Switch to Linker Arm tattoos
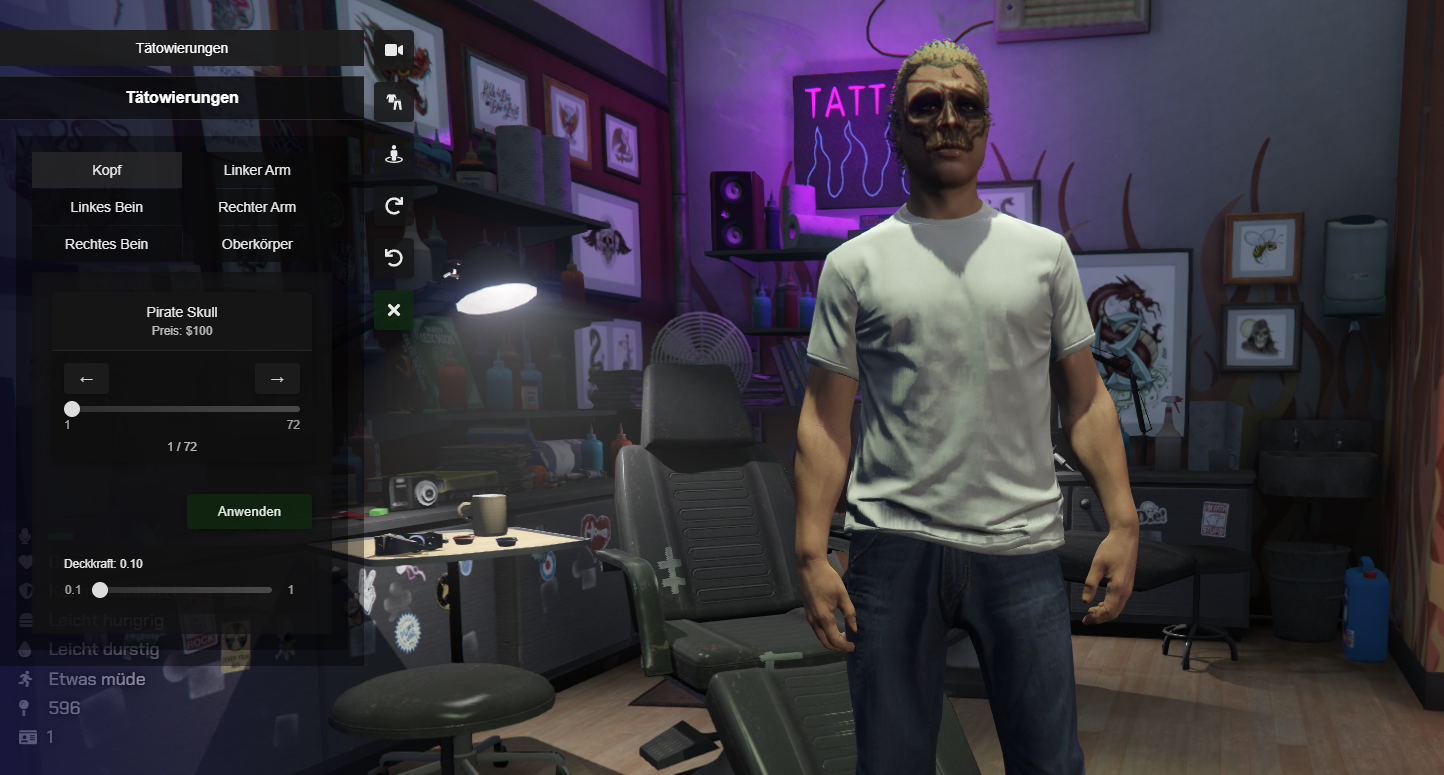 (257, 170)
